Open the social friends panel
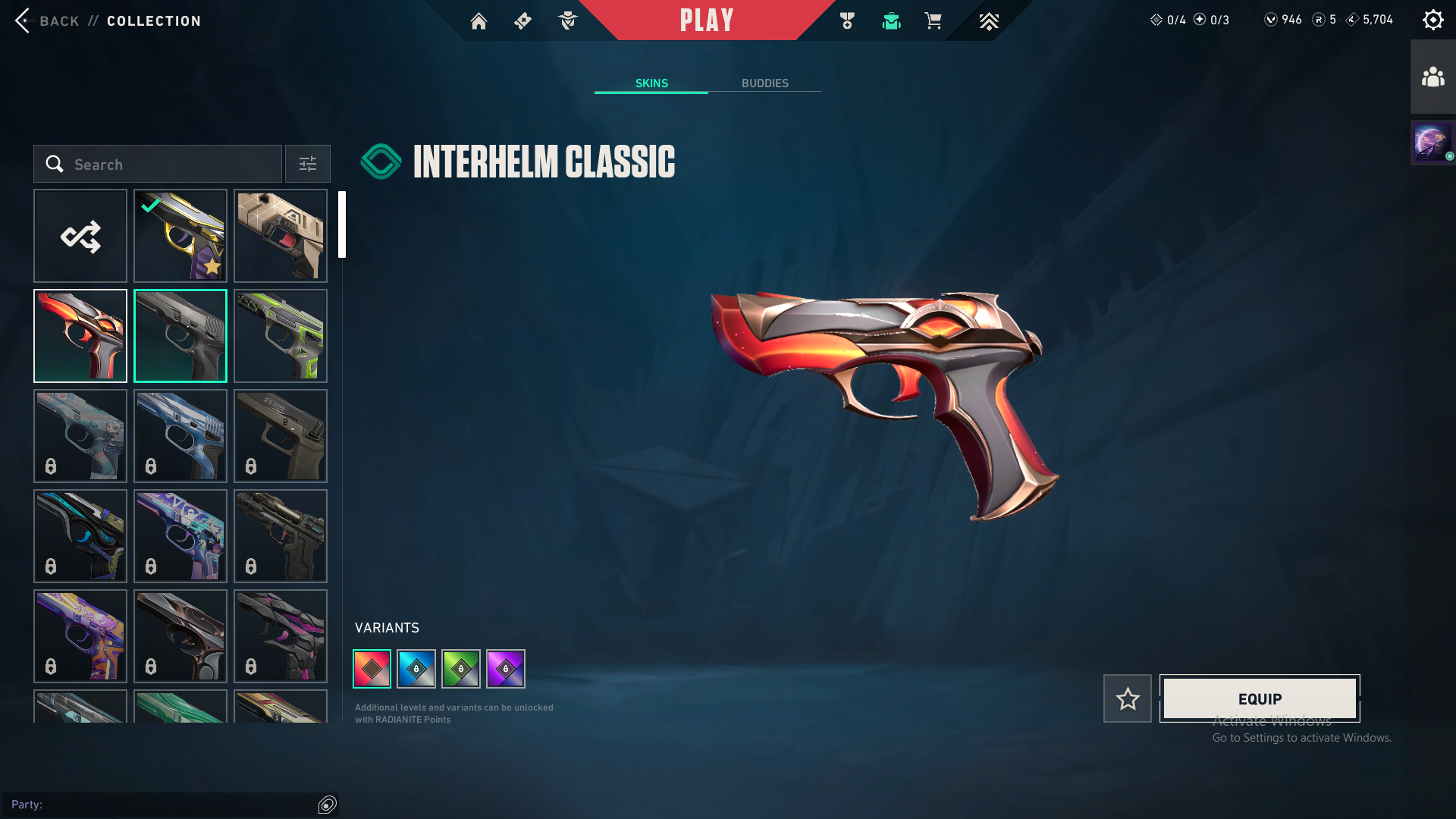The height and width of the screenshot is (819, 1456). pyautogui.click(x=1432, y=77)
